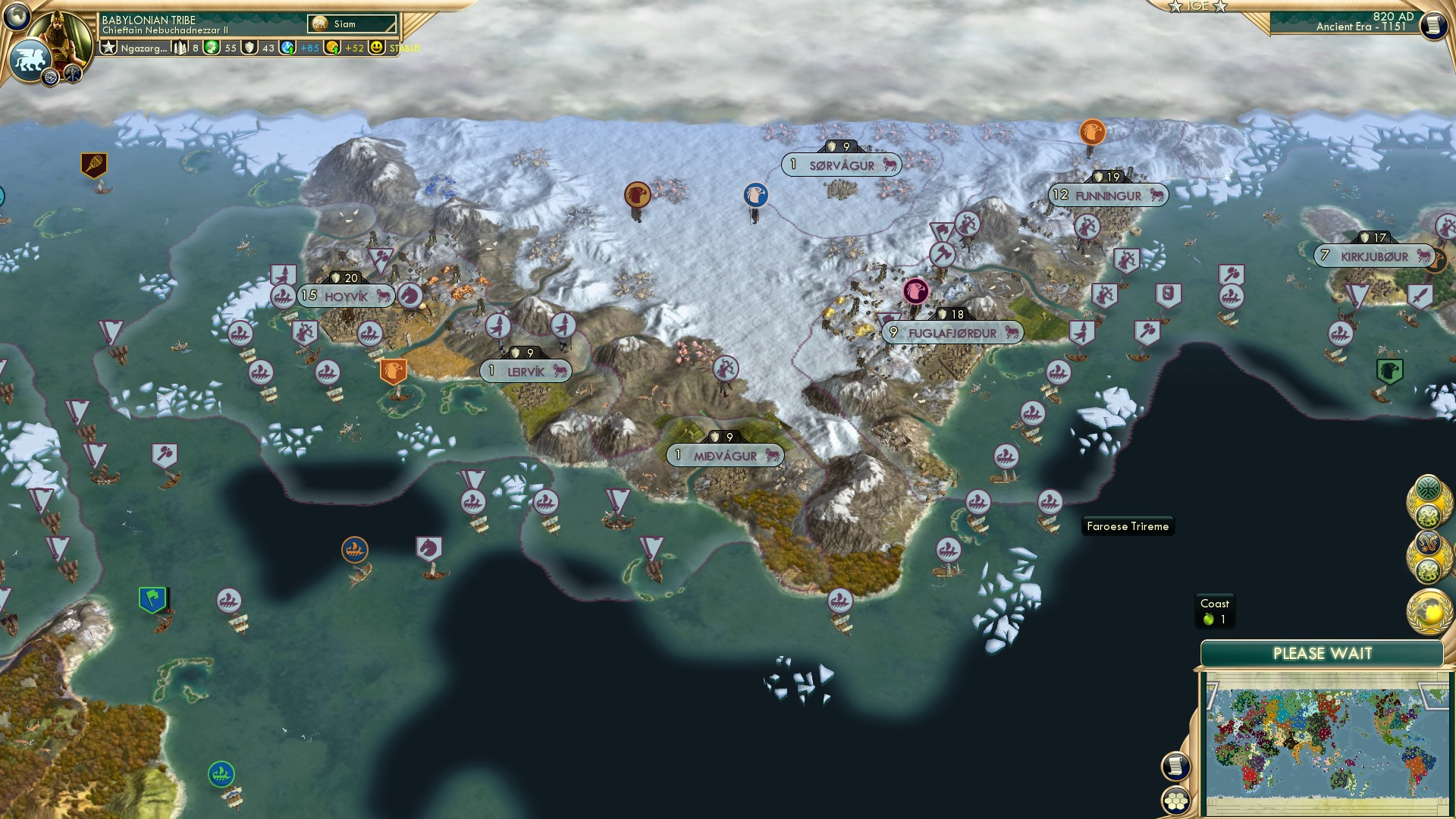
Task: Click the gold income icon showing +52
Action: (x=332, y=45)
